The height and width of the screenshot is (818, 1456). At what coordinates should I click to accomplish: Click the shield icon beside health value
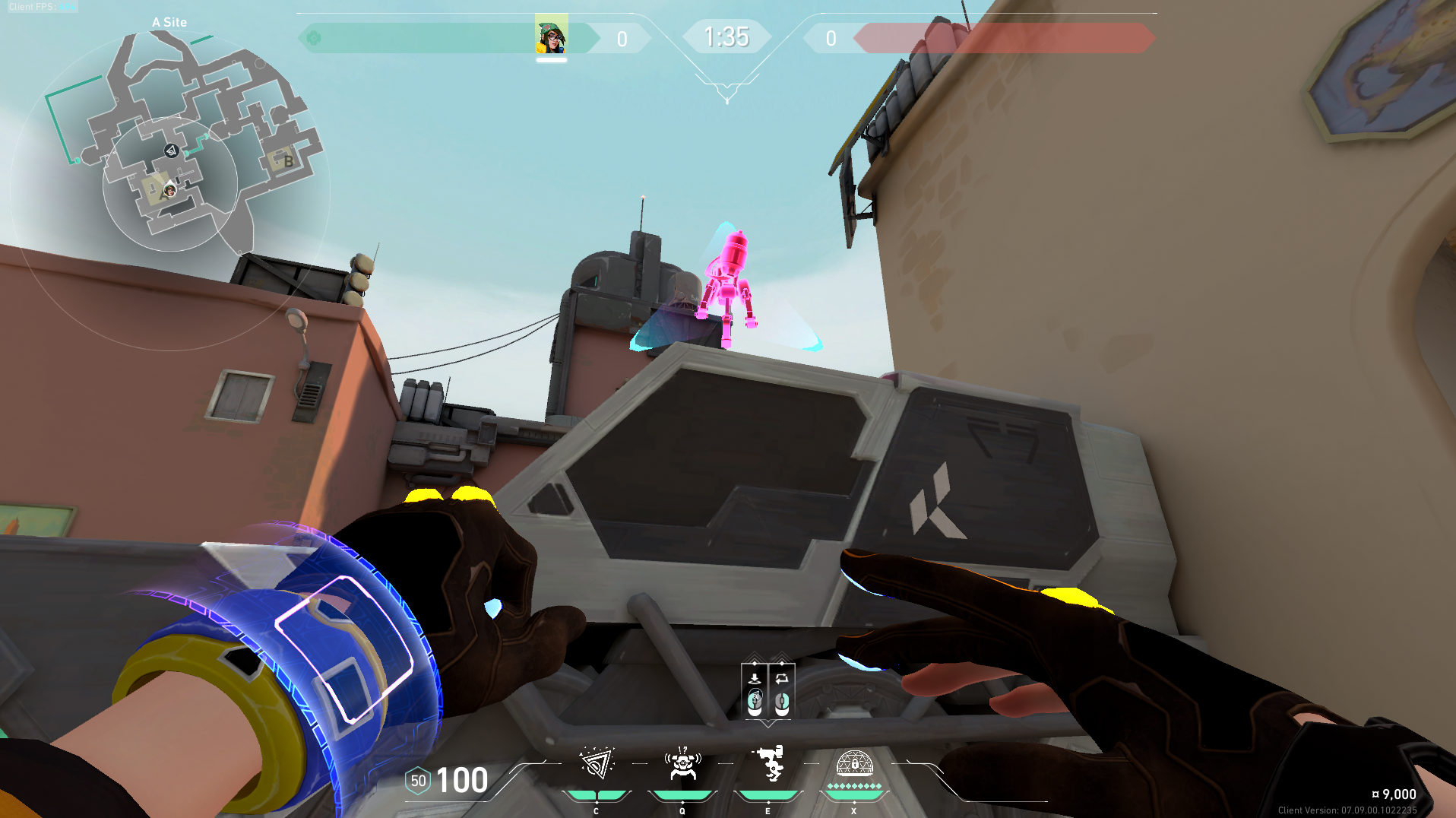pos(417,779)
